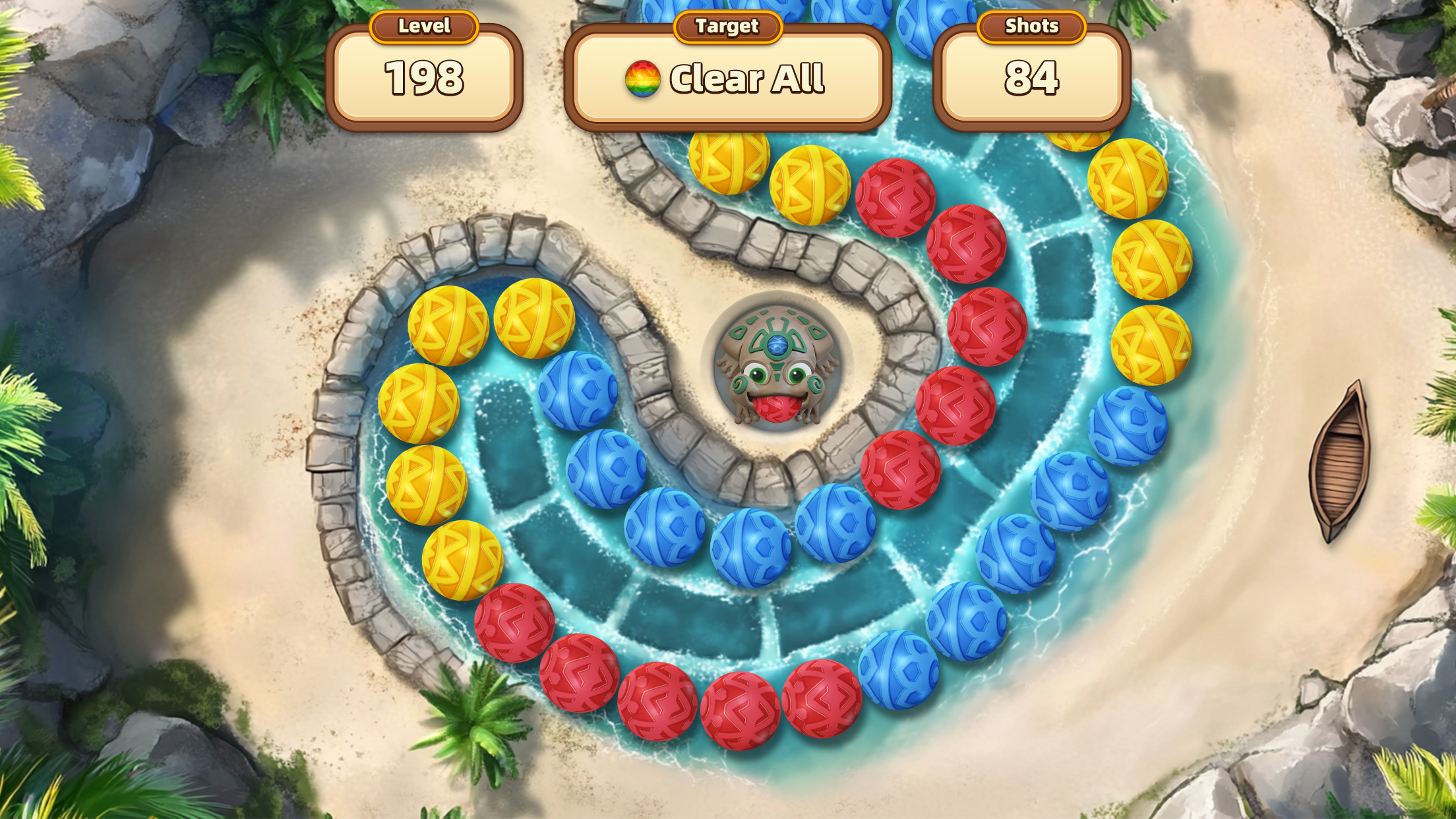The image size is (1456, 819).
Task: Switch to the Shots tab showing 84
Action: 1031,79
